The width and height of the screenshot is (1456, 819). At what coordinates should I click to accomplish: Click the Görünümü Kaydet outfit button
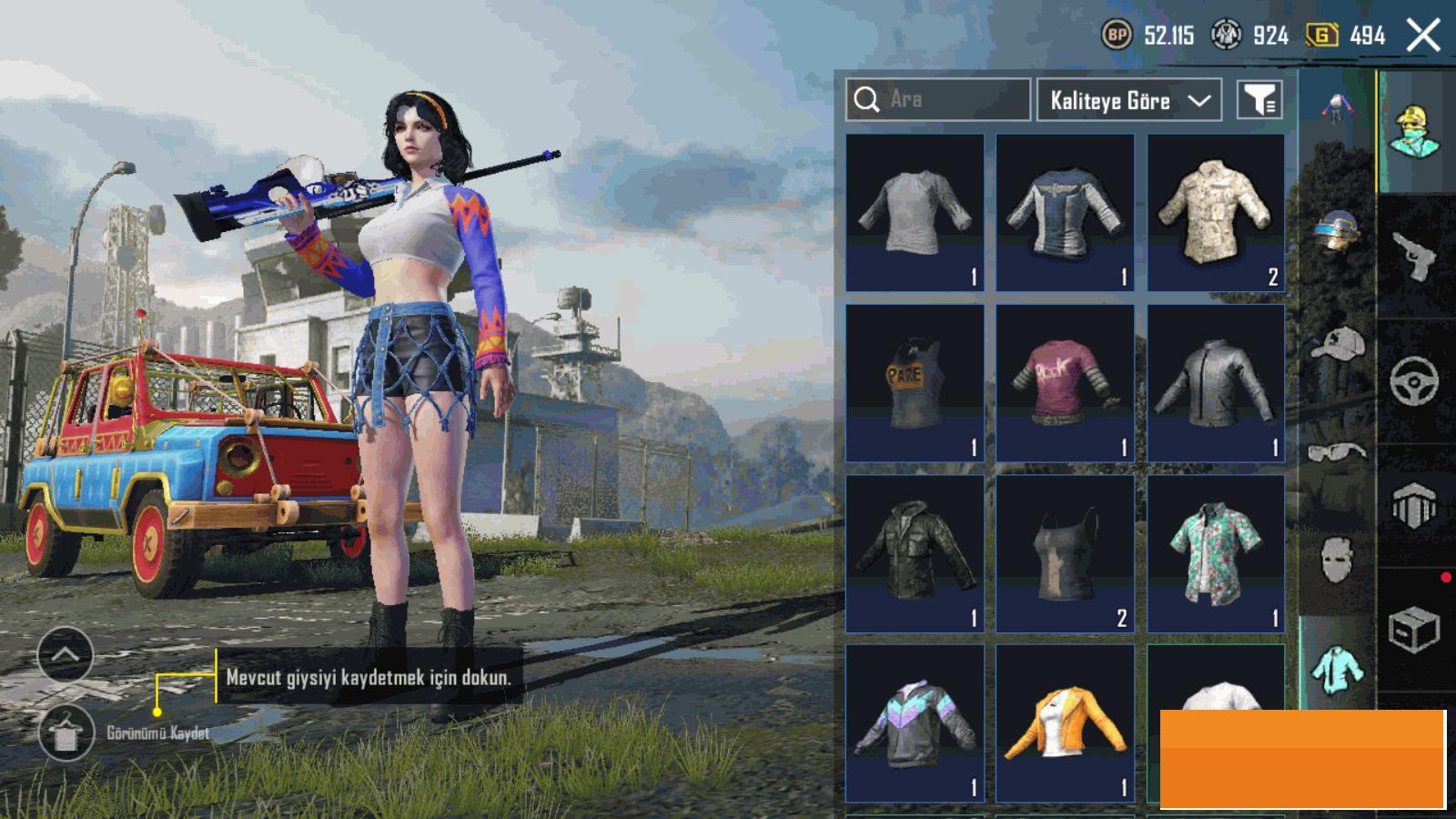pyautogui.click(x=66, y=733)
